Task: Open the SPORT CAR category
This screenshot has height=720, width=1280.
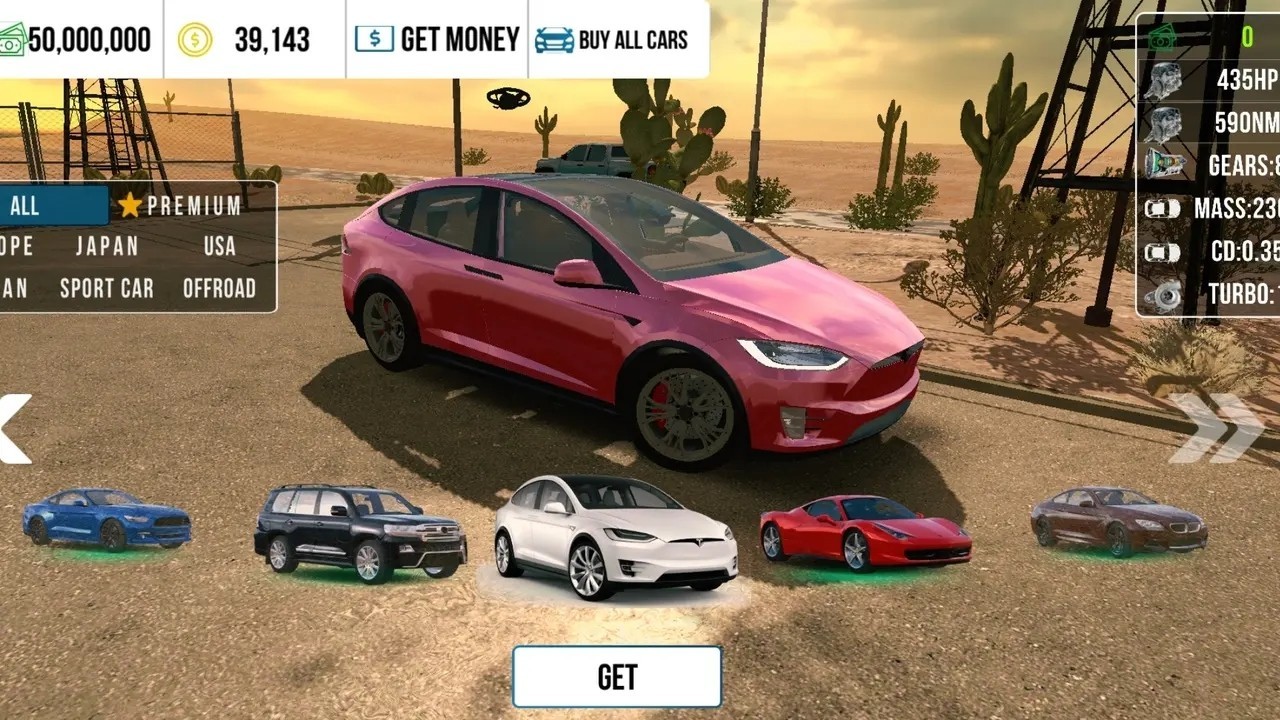Action: (107, 289)
